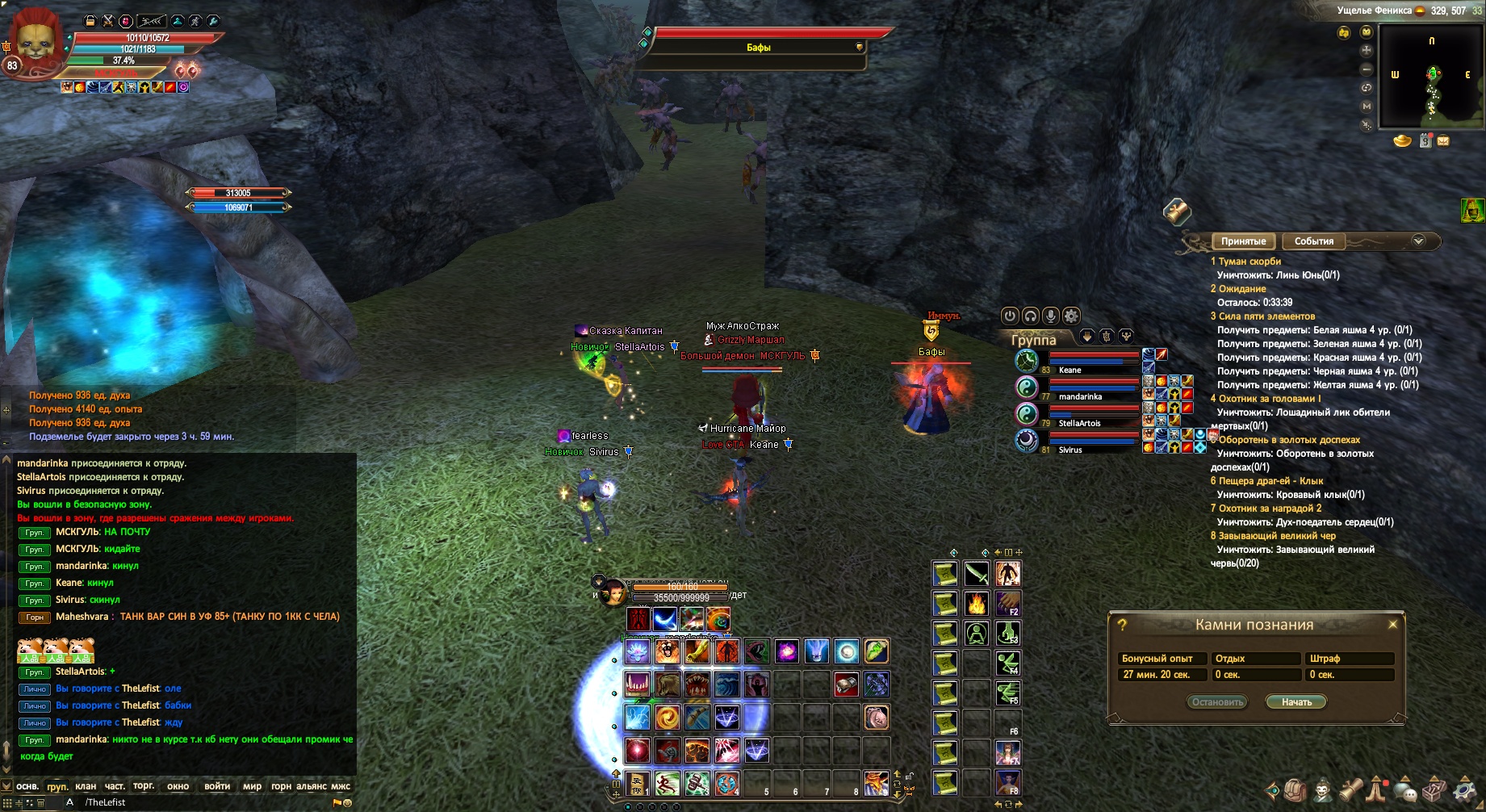Open the backpack inventory icon
The width and height of the screenshot is (1486, 812).
(1296, 790)
